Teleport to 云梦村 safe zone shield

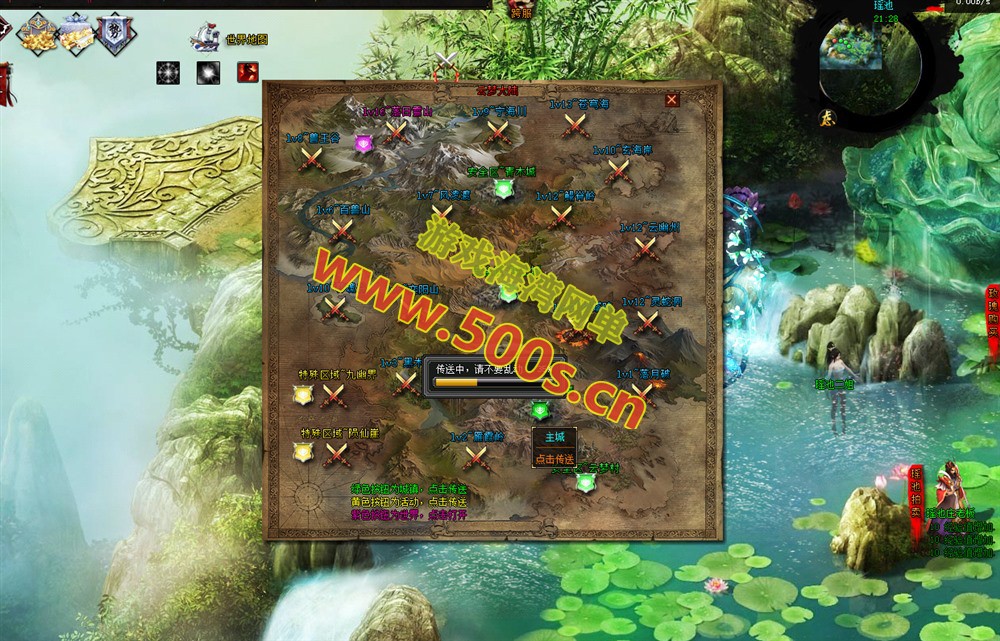point(585,483)
